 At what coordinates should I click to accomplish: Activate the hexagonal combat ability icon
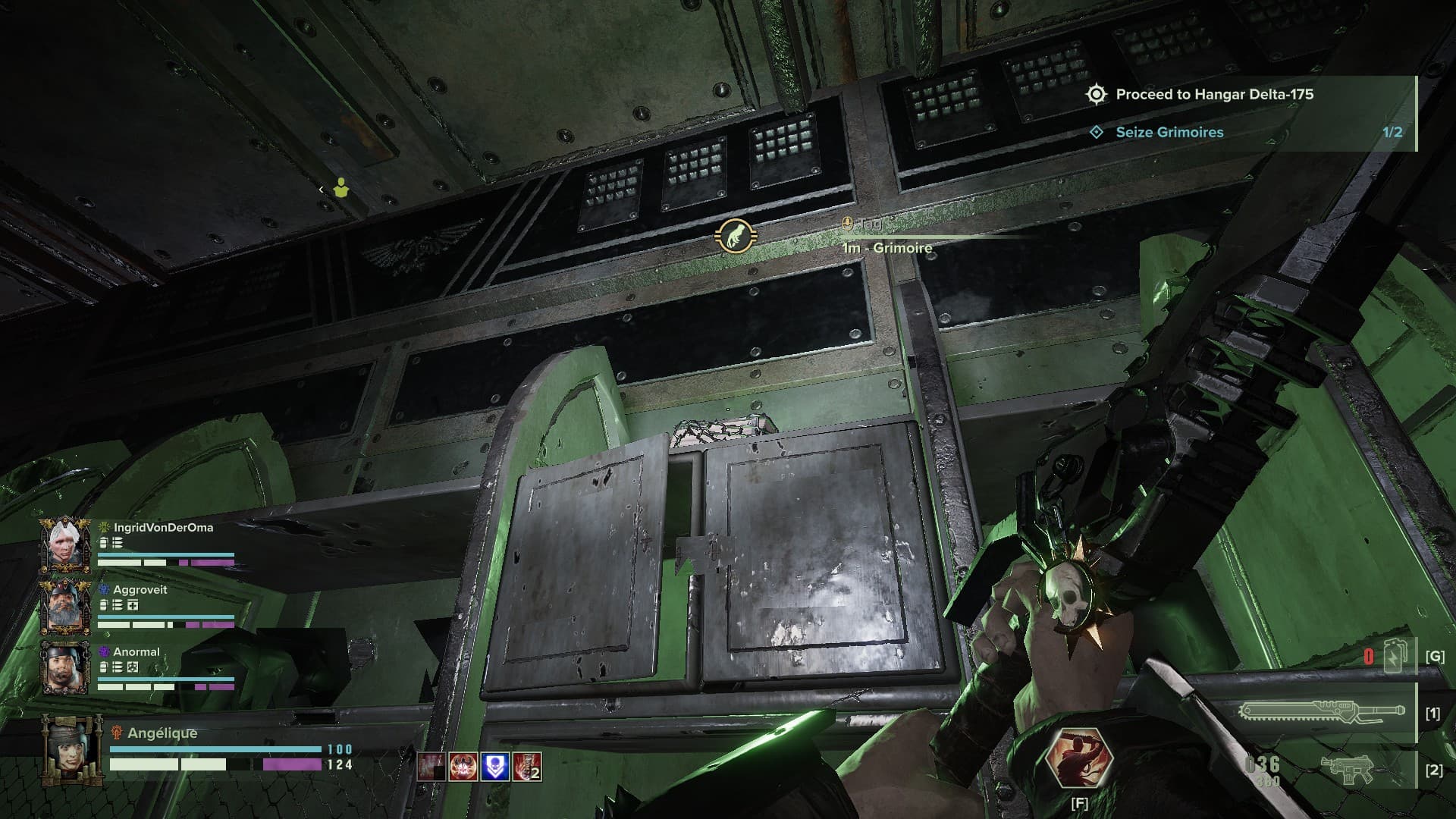(x=1079, y=760)
